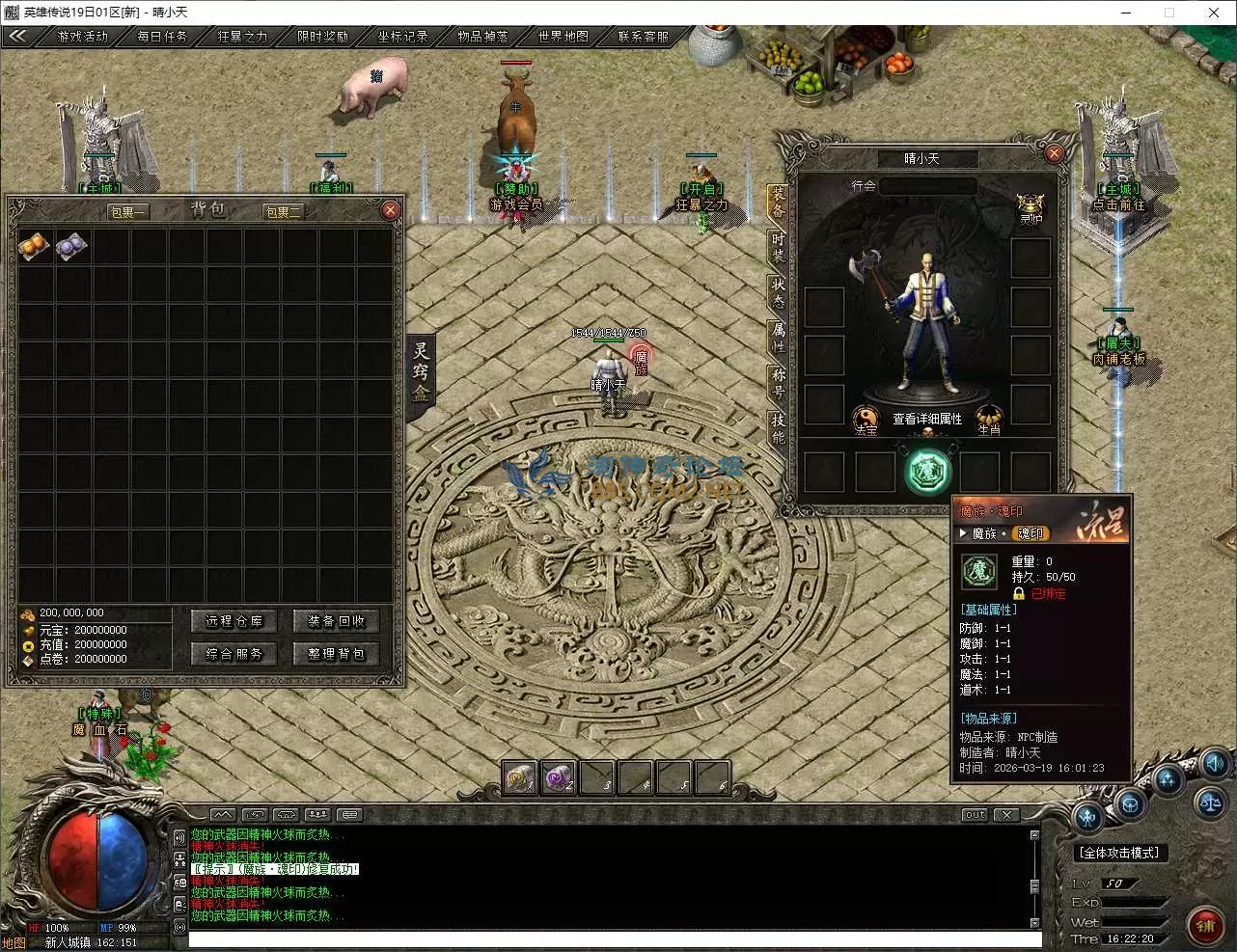The height and width of the screenshot is (952, 1237).
Task: Open 综合服务 general services
Action: [x=234, y=654]
